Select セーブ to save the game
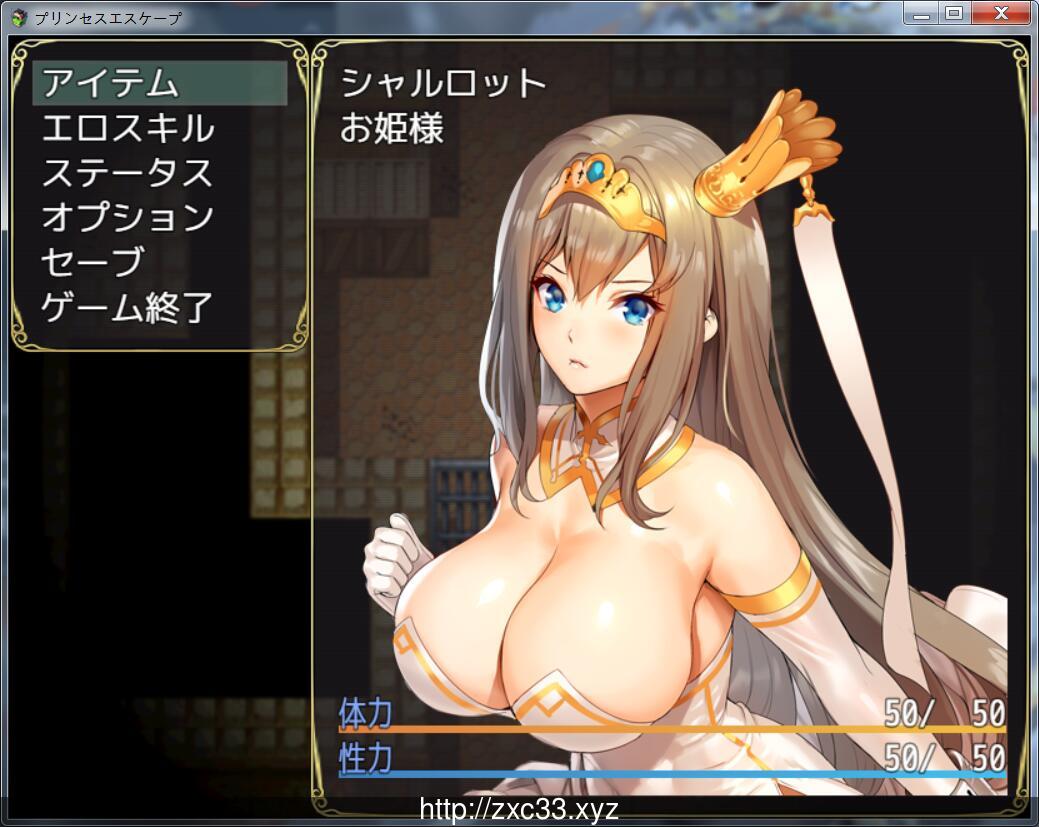Viewport: 1039px width, 827px height. (92, 261)
